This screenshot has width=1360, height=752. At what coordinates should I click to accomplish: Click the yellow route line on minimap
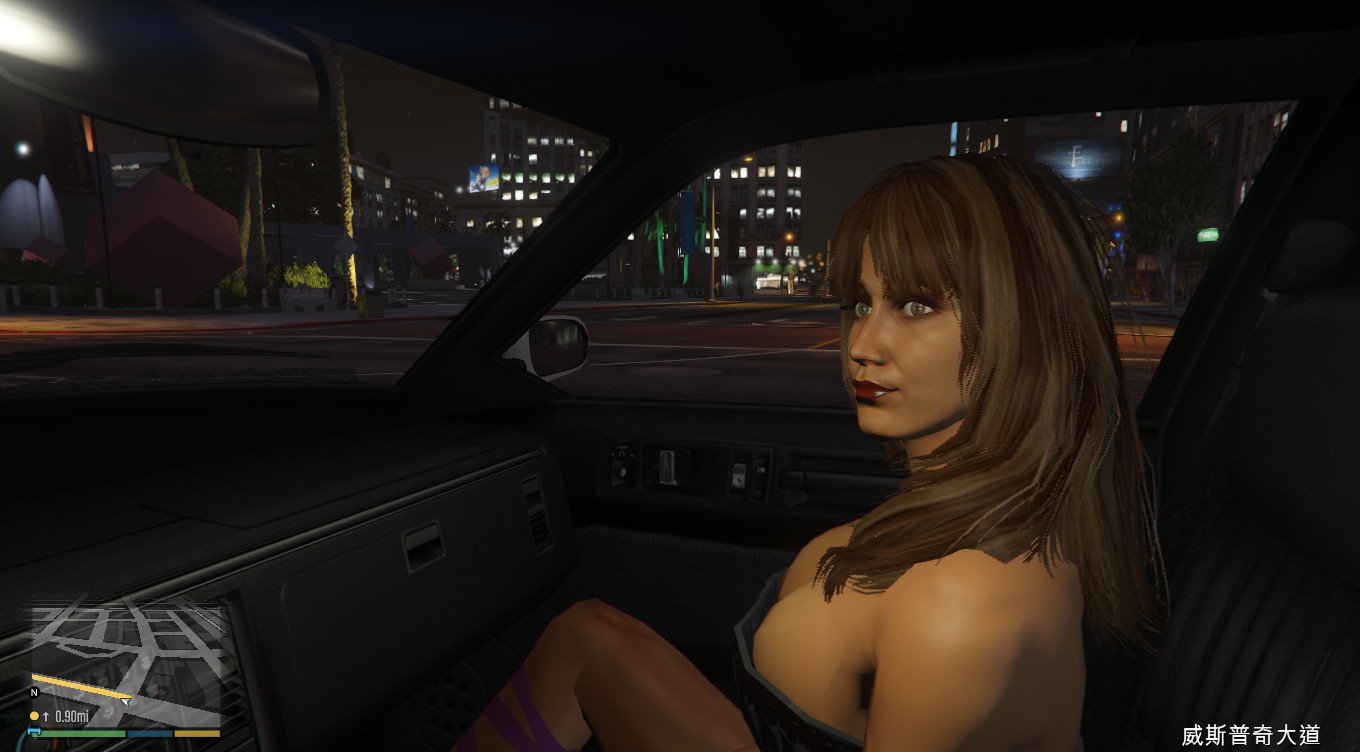pyautogui.click(x=80, y=686)
